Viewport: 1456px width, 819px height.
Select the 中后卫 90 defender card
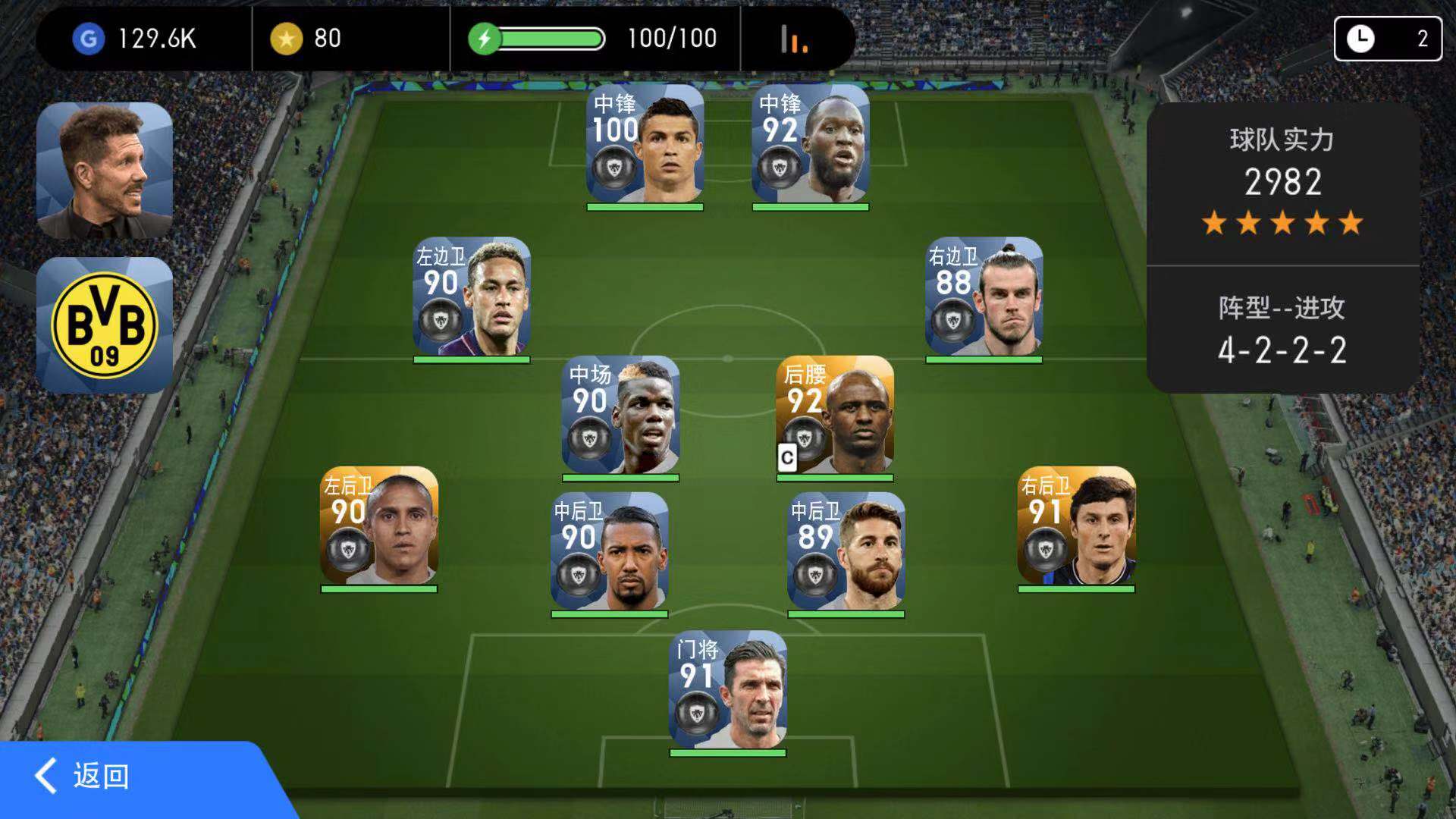[609, 552]
